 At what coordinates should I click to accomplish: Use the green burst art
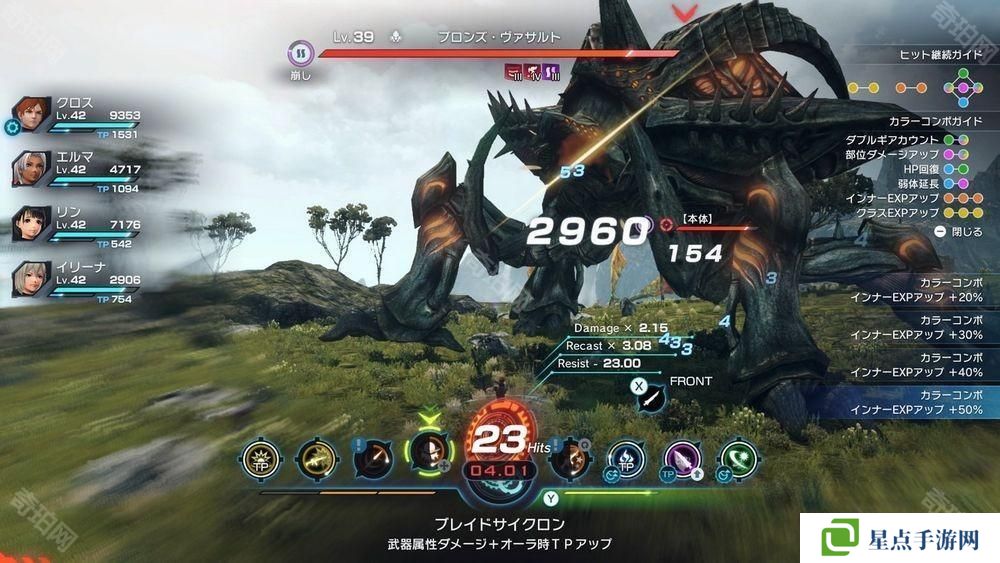coord(740,458)
